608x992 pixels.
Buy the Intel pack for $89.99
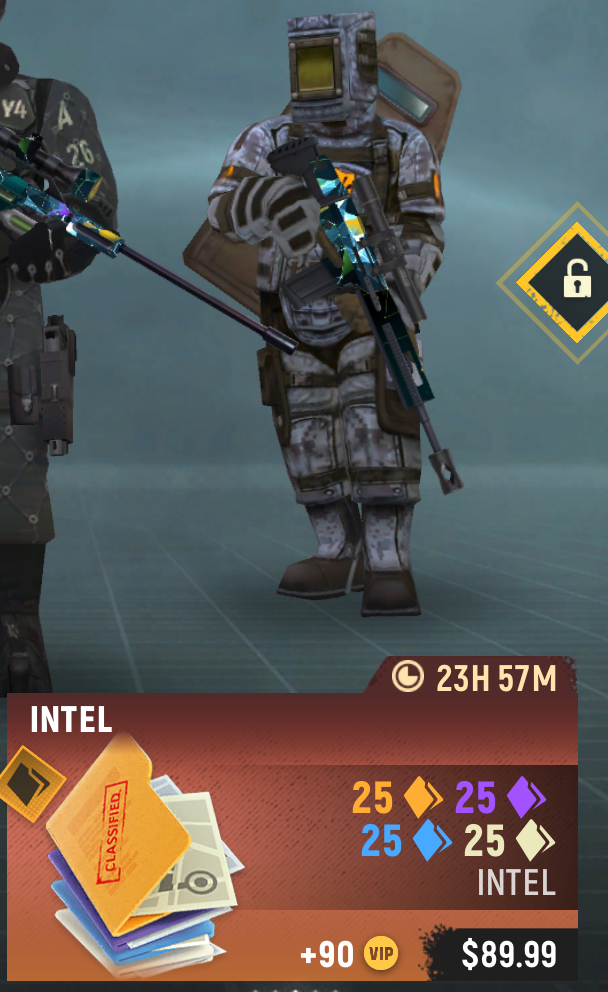click(x=508, y=954)
